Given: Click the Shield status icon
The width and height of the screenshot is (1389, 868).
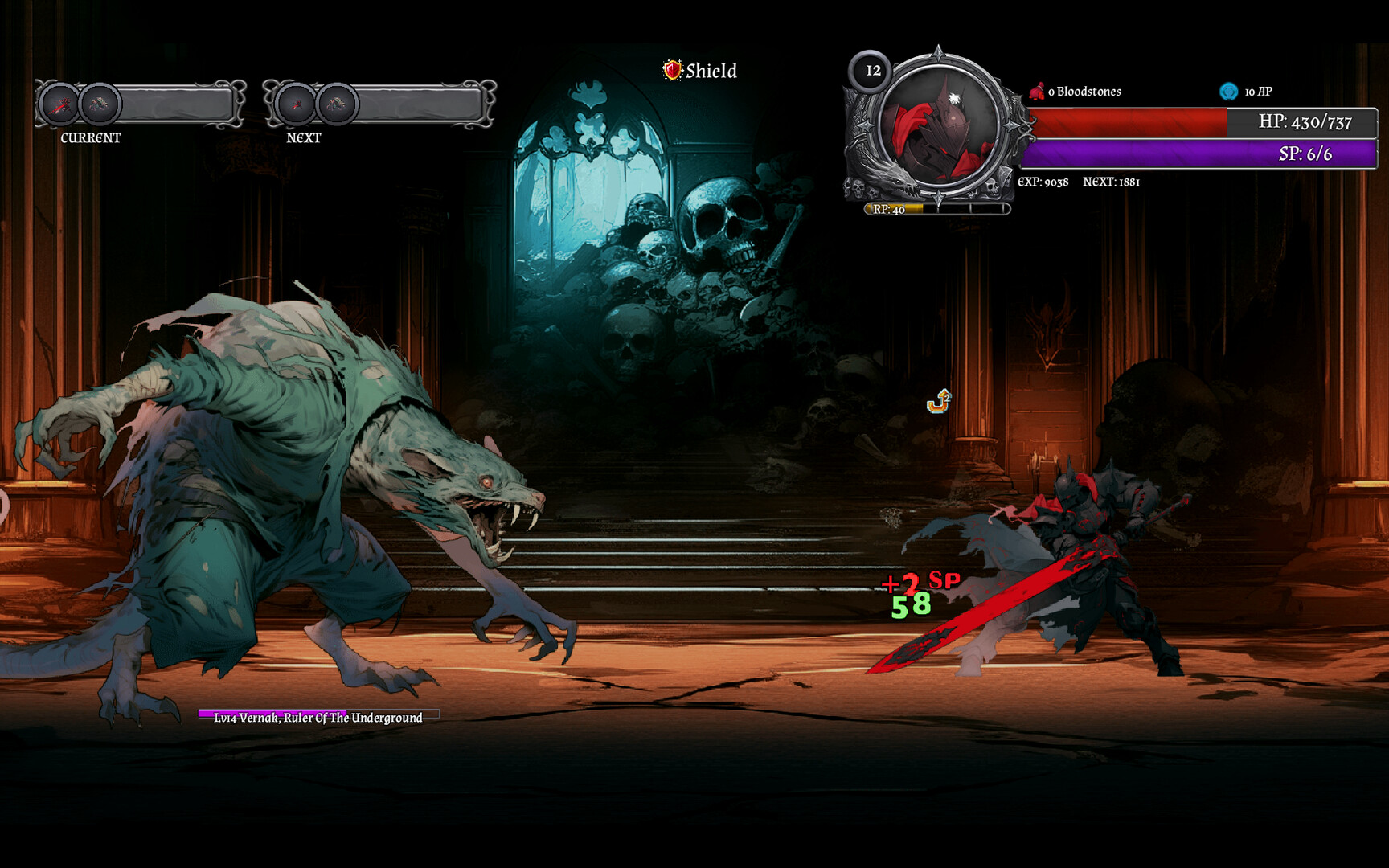Looking at the screenshot, I should 672,71.
